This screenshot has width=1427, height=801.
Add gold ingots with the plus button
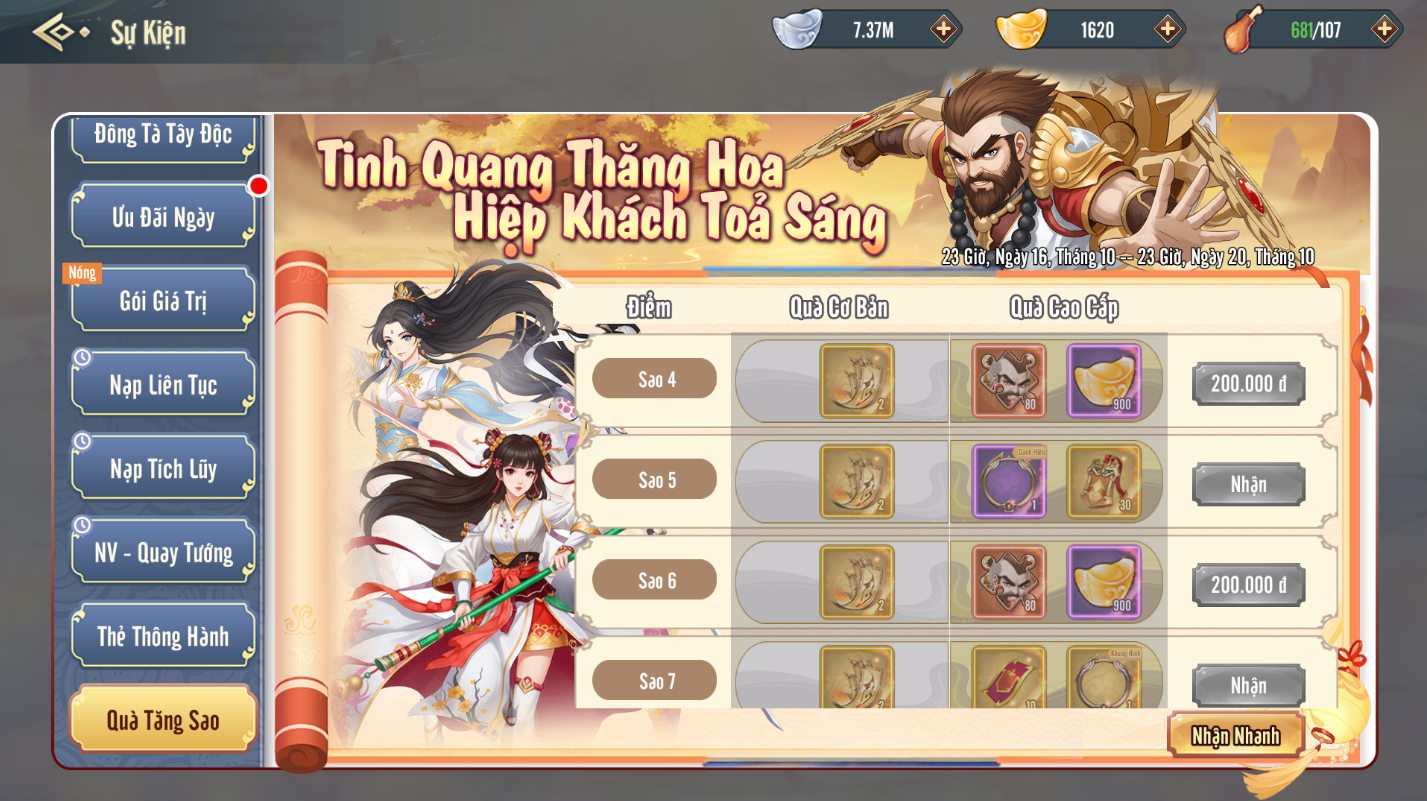click(x=1166, y=29)
